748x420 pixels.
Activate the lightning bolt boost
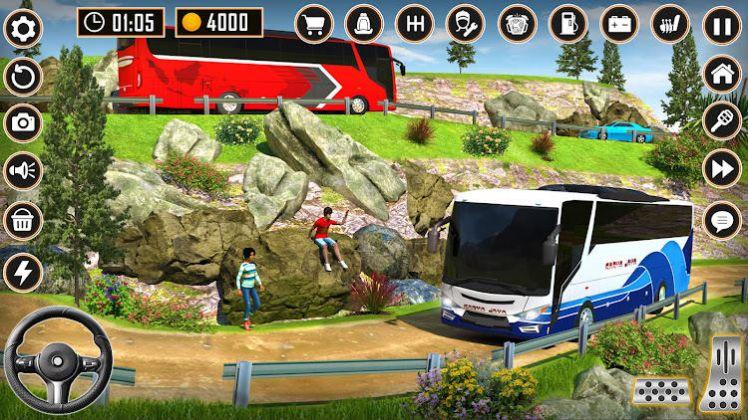point(22,271)
